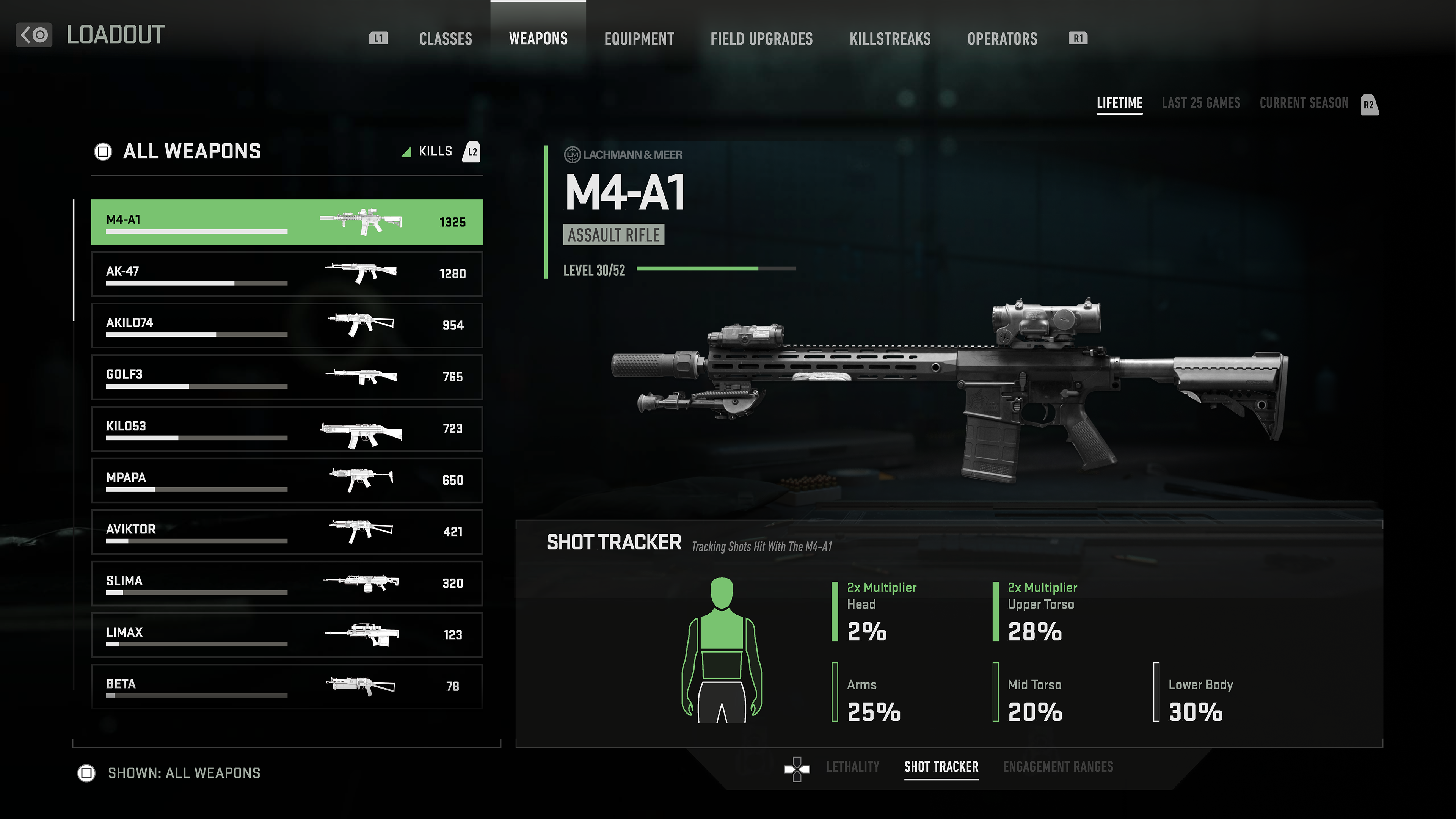The width and height of the screenshot is (1456, 819).
Task: Switch to Engagement Ranges view
Action: (1057, 766)
